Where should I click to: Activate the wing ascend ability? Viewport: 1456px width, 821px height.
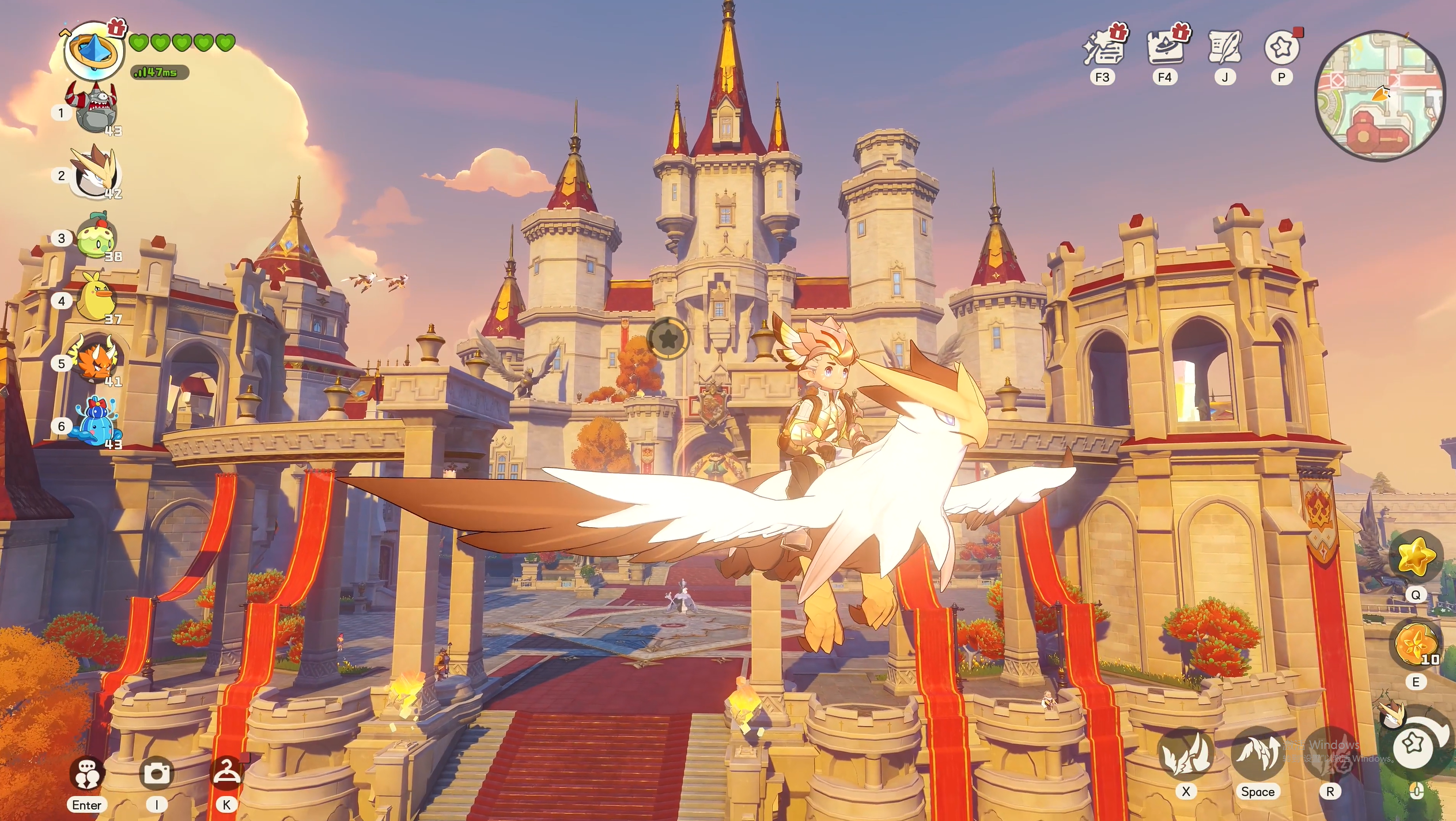1257,754
